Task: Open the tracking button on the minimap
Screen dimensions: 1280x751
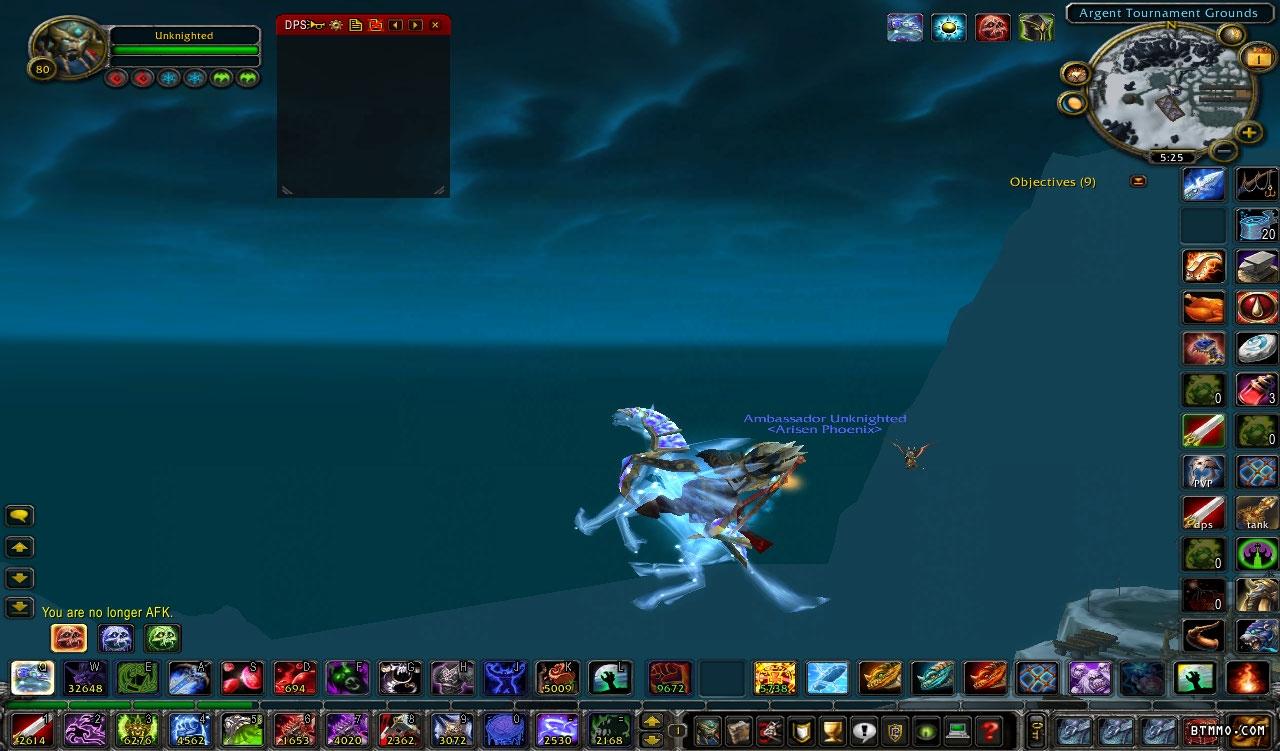Action: 1076,74
